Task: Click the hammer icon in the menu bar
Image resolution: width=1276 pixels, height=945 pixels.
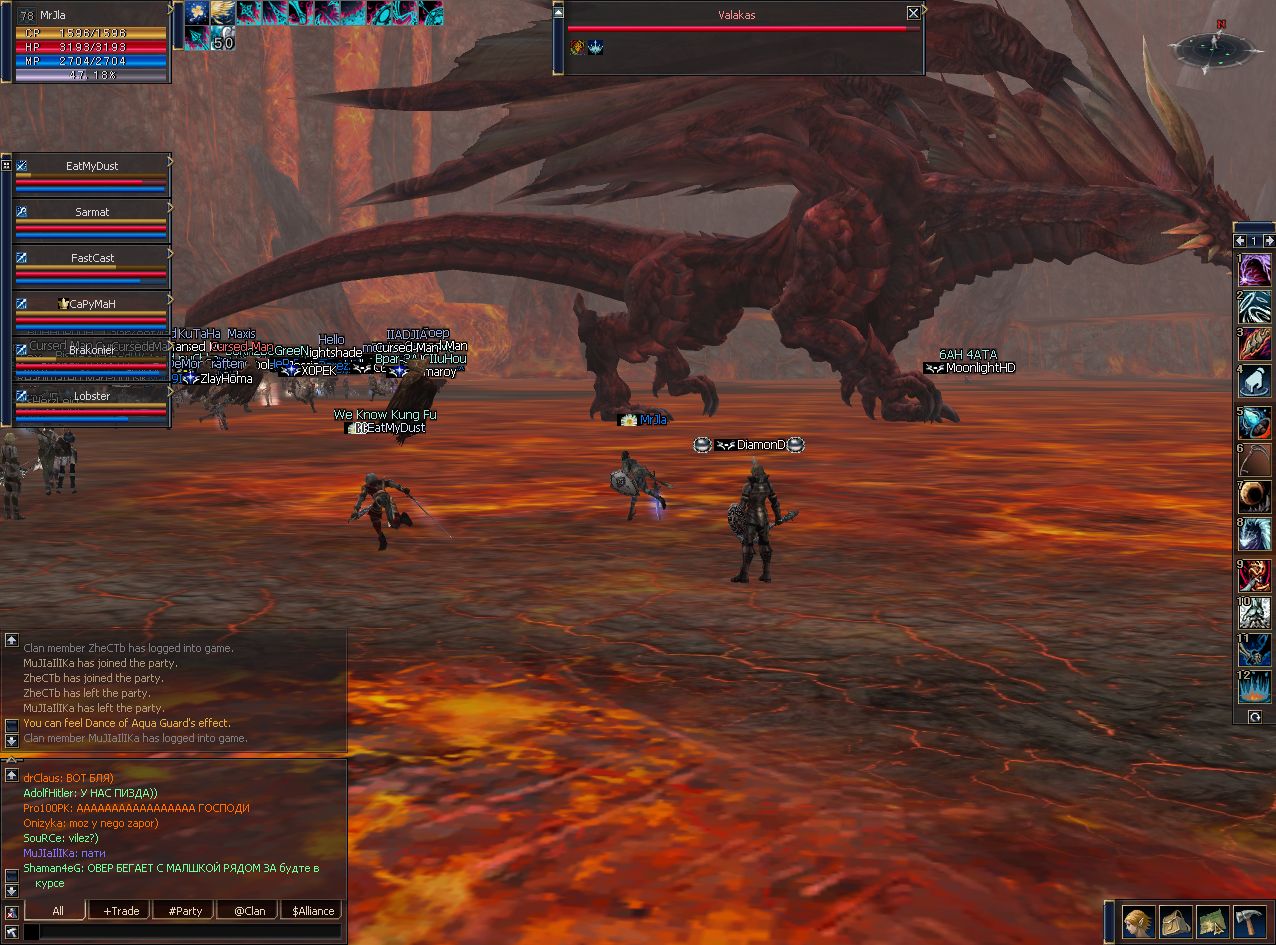Action: 1249,921
